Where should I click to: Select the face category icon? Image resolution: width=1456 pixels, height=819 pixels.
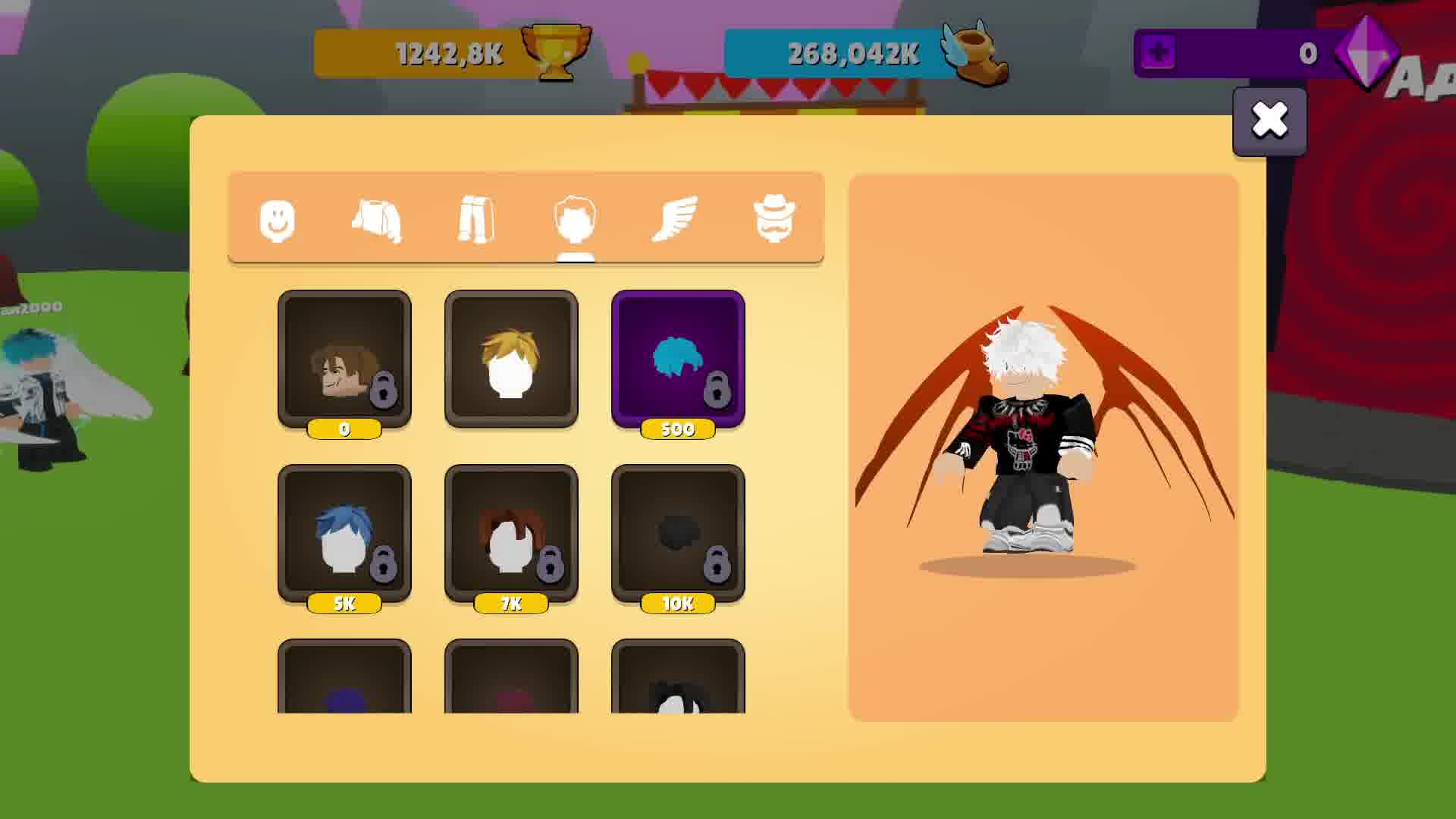278,220
